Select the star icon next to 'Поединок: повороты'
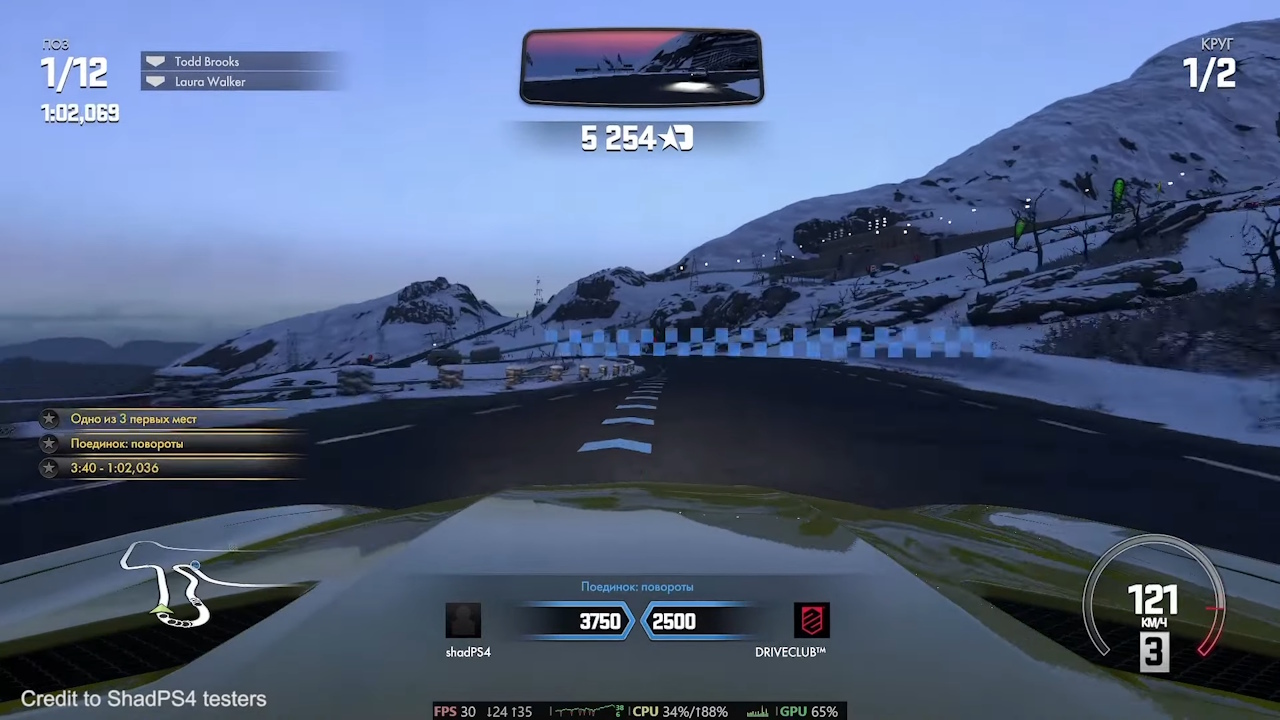This screenshot has width=1280, height=720. click(x=49, y=443)
